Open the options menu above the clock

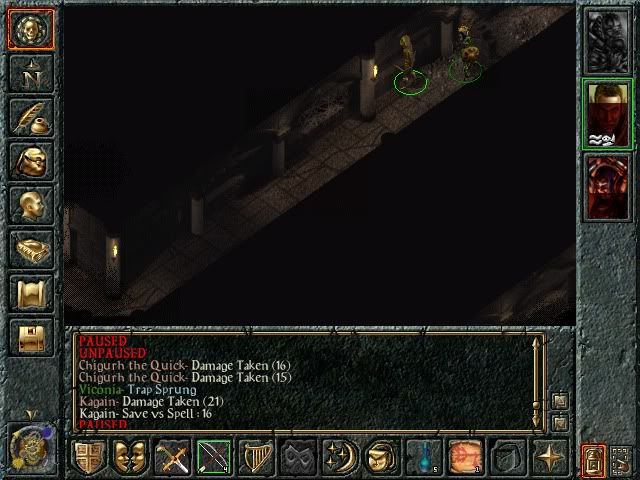click(x=30, y=336)
